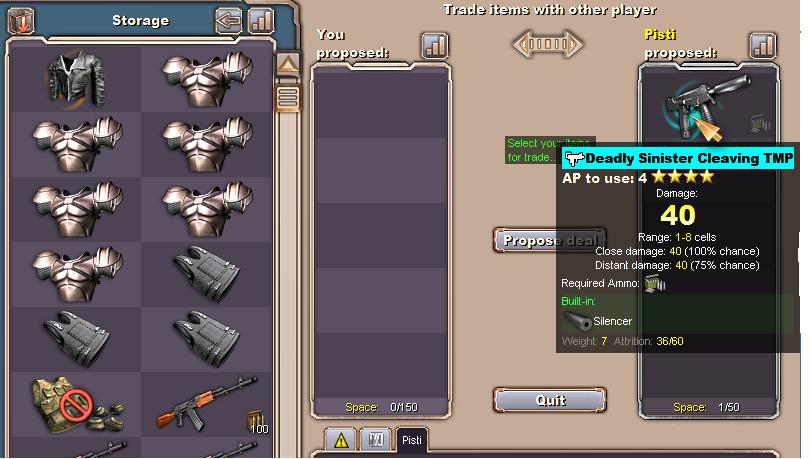
Task: Switch to the Pisti chat tab
Action: click(410, 441)
